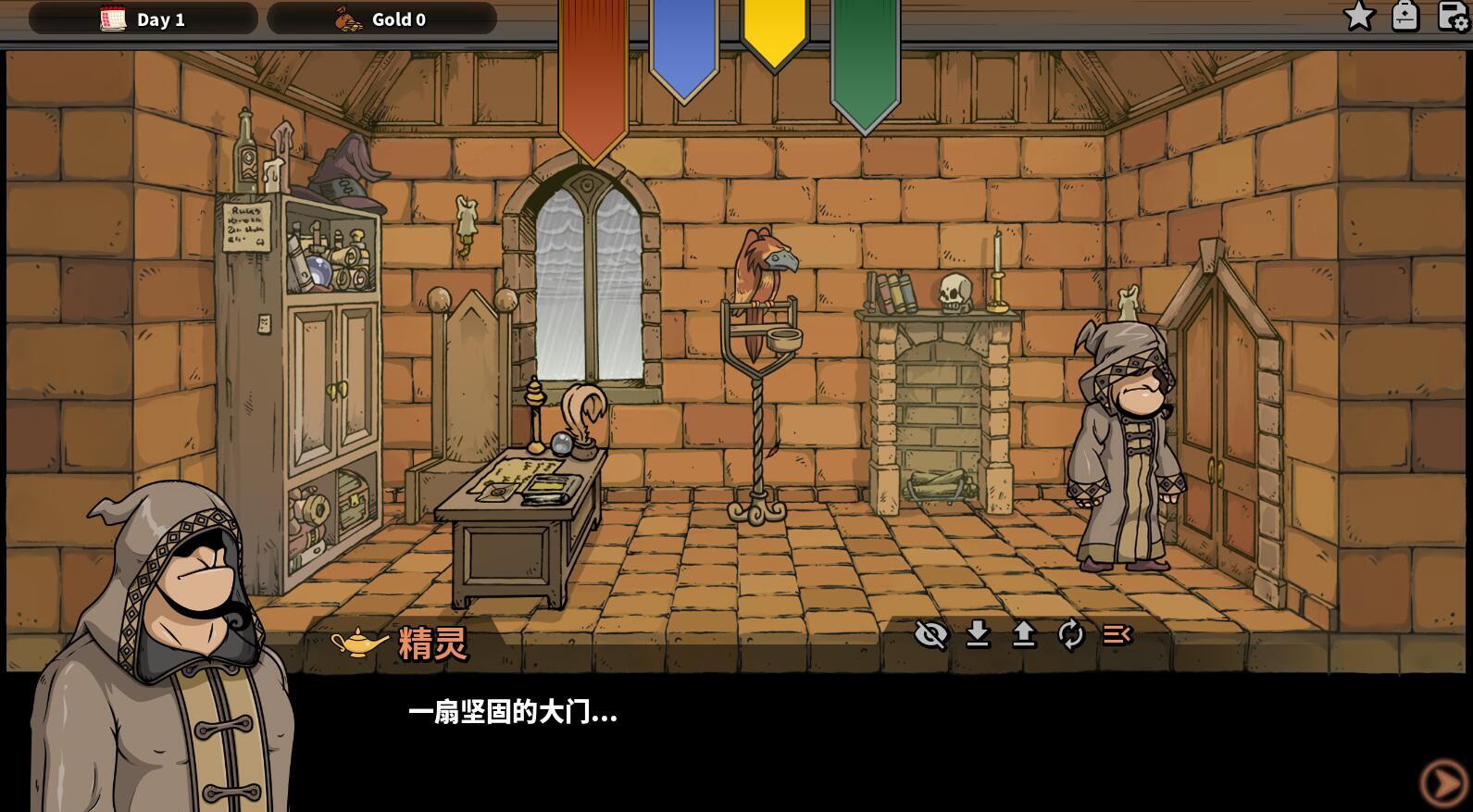The height and width of the screenshot is (812, 1473).
Task: Click the Gold 0 counter
Action: 398,19
